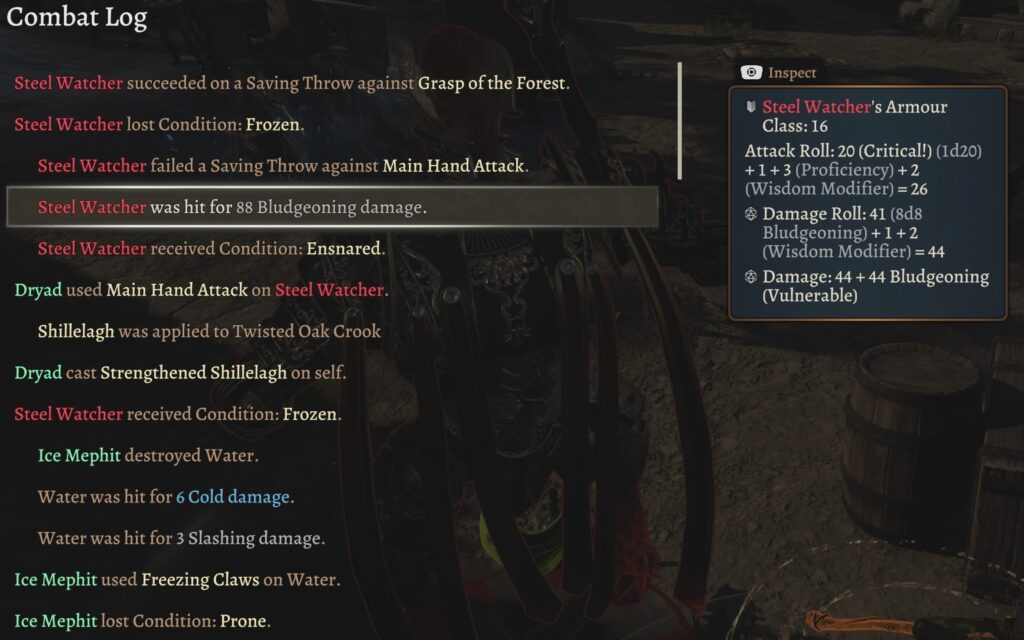Viewport: 1024px width, 640px height.
Task: Select the 88 Bludgeoning damage log entry
Action: click(232, 208)
